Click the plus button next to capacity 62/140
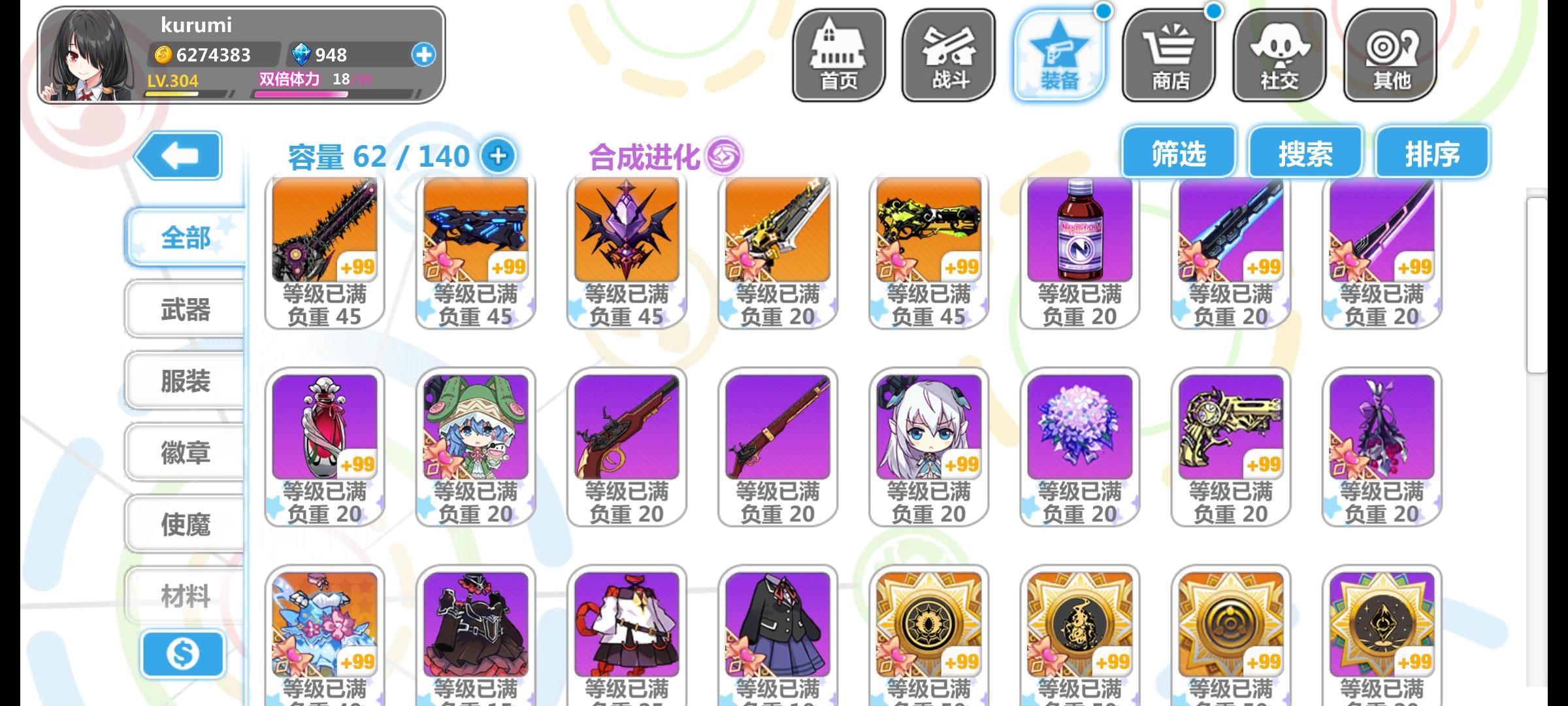This screenshot has width=1568, height=706. [x=498, y=156]
